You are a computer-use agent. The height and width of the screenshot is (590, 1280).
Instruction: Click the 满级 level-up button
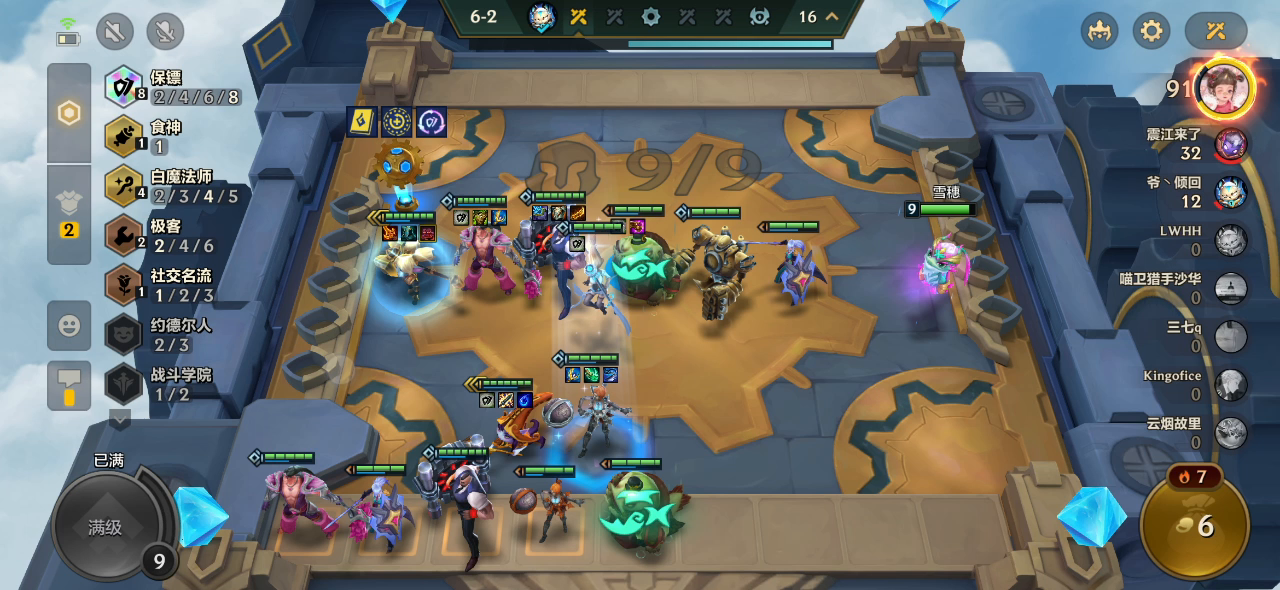click(x=104, y=527)
